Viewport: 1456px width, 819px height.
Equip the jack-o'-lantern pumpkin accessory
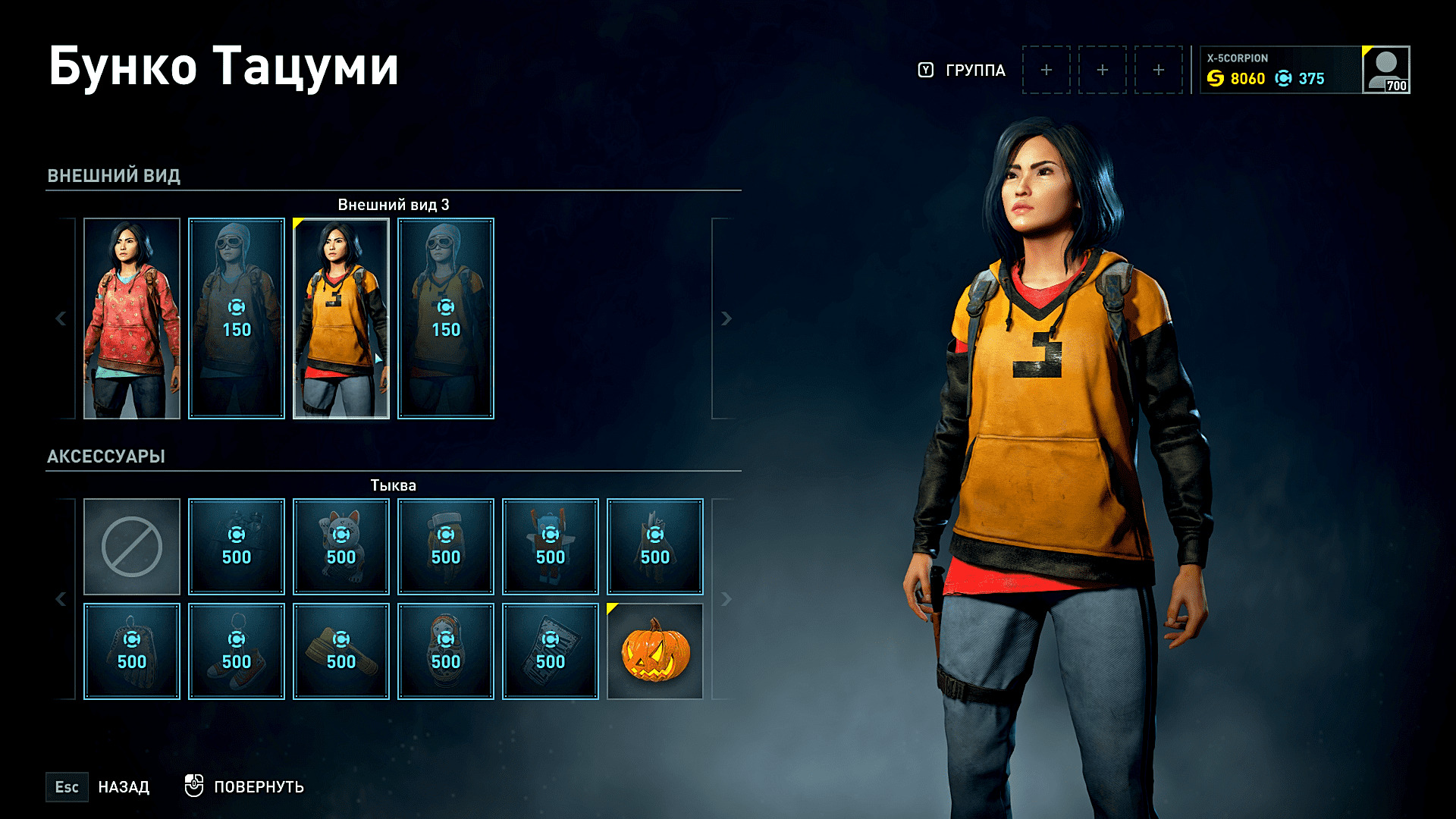tap(655, 651)
